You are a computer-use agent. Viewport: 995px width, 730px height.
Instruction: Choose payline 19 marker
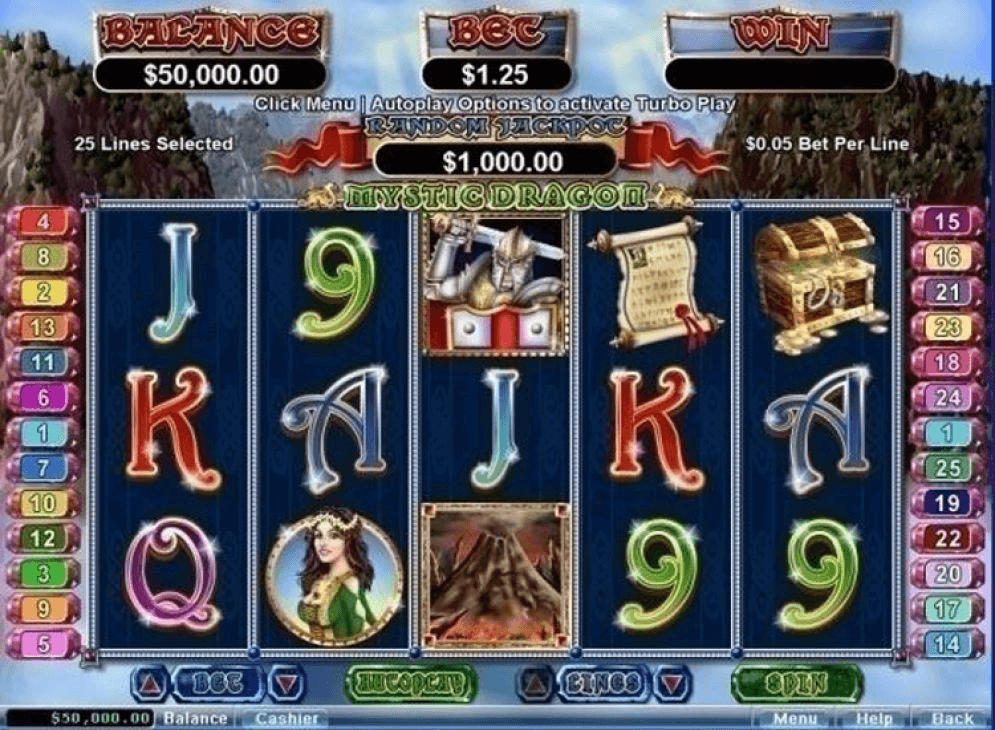[947, 503]
